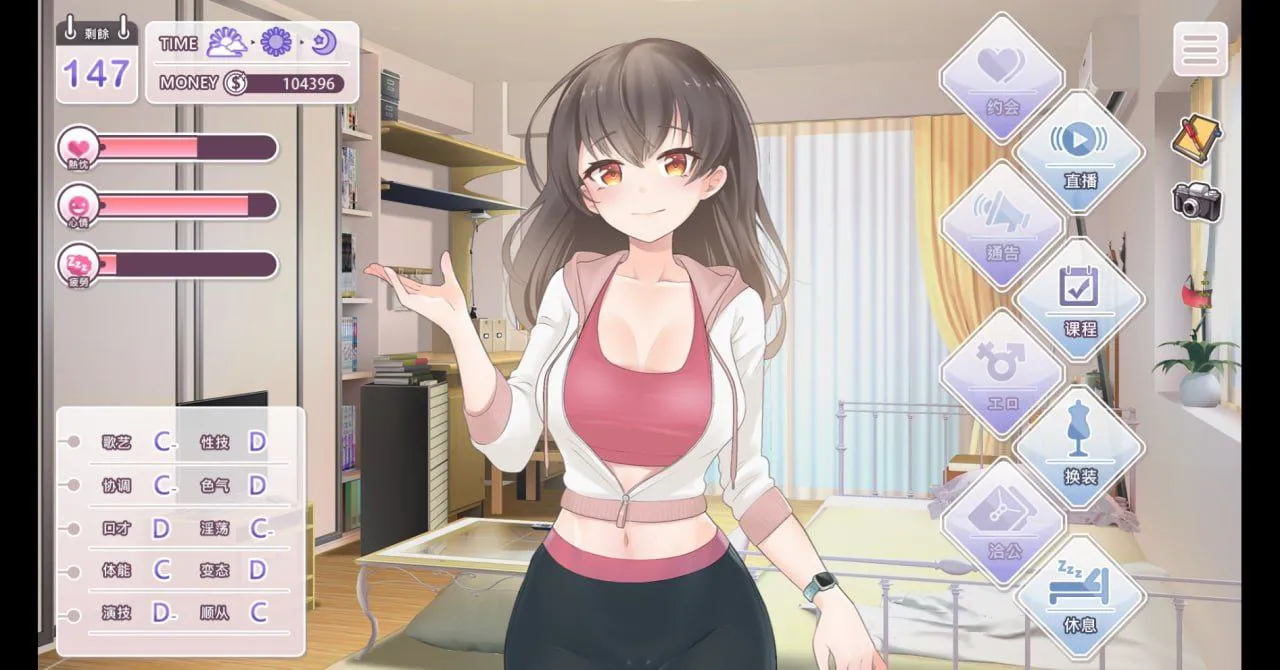This screenshot has width=1280, height=670.
Task: Open the notebook with pencil icon
Action: pyautogui.click(x=1196, y=138)
